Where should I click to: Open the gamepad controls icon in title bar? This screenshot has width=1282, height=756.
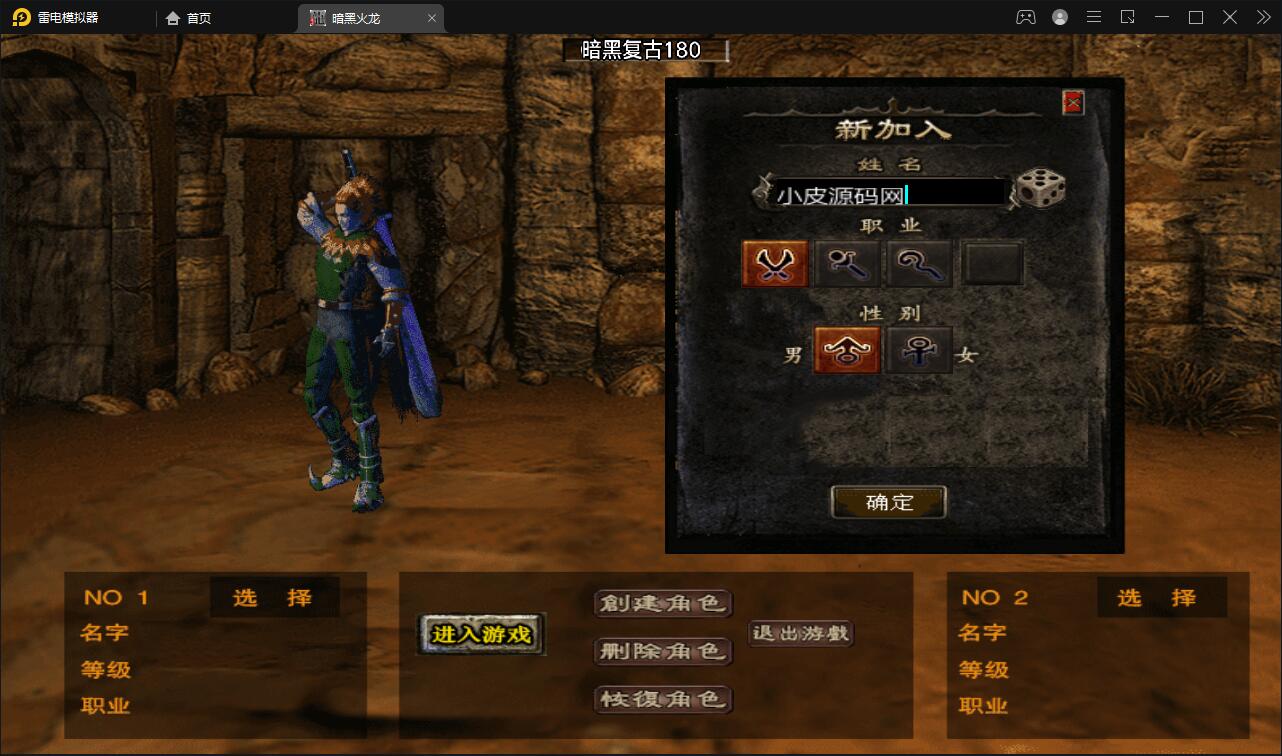(1026, 16)
